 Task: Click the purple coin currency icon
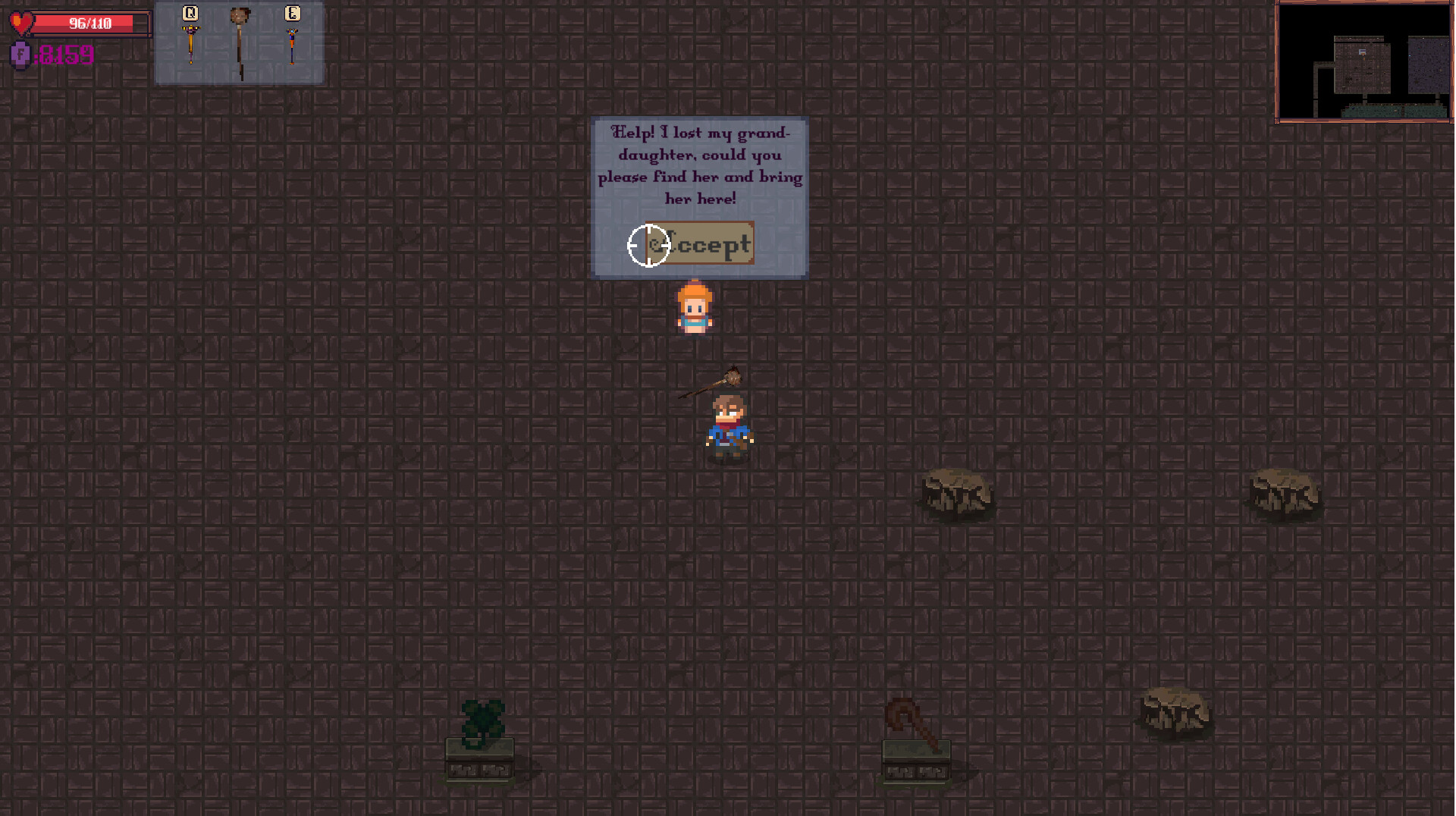click(x=19, y=55)
